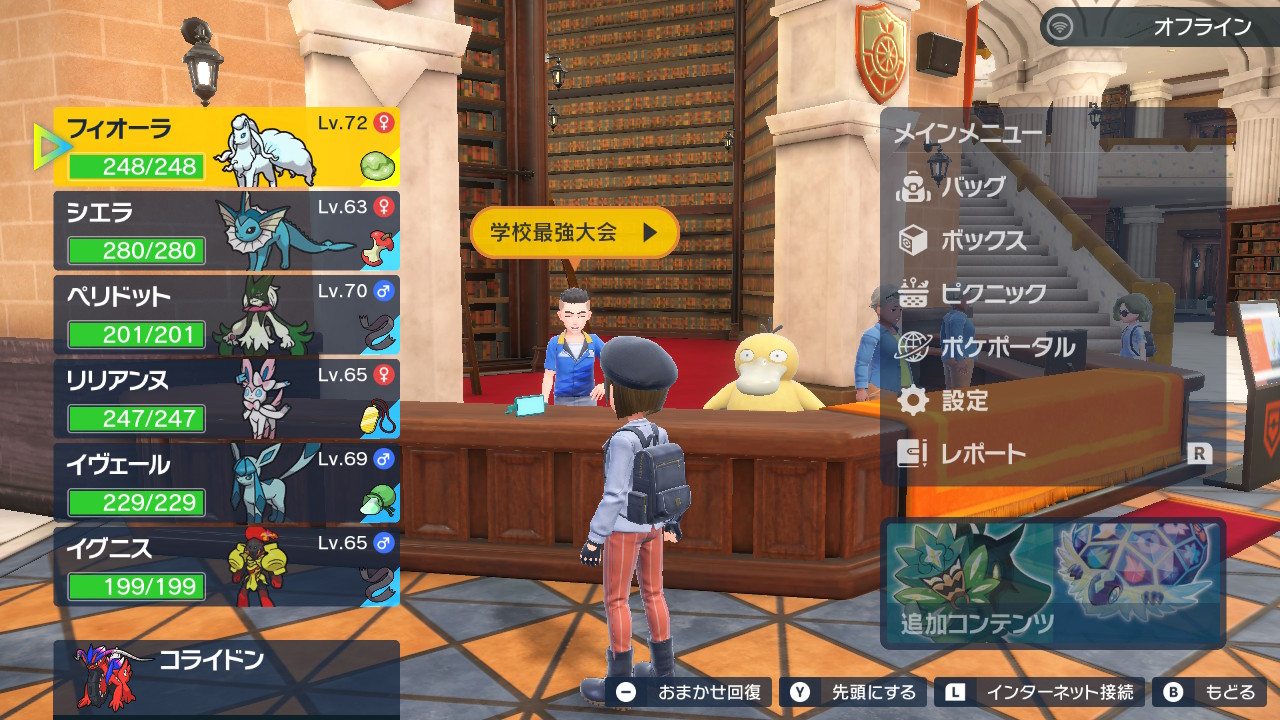Select the コライドン ride Pokémon slot
The height and width of the screenshot is (720, 1280).
tap(227, 677)
